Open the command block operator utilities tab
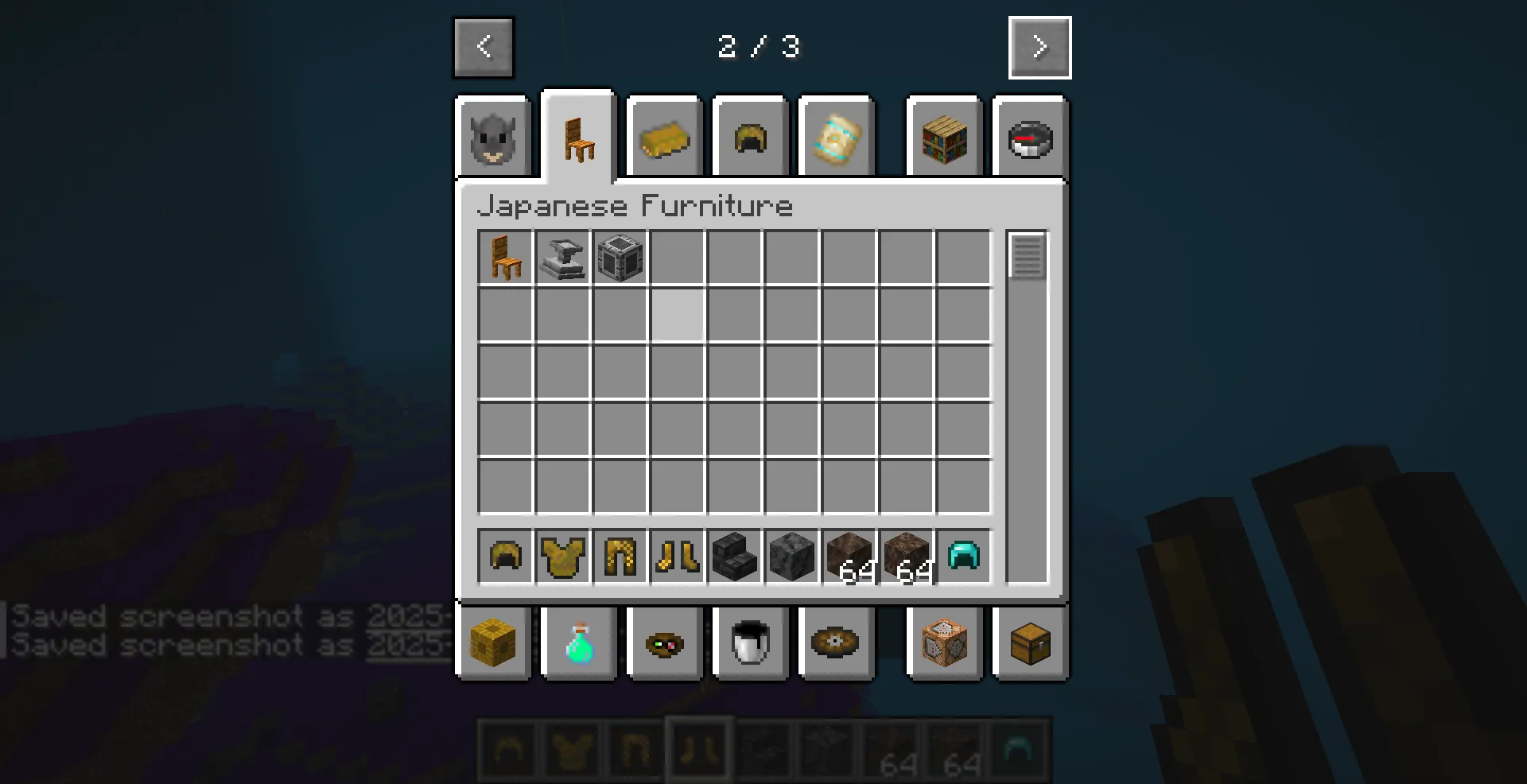The width and height of the screenshot is (1527, 784). tap(944, 643)
